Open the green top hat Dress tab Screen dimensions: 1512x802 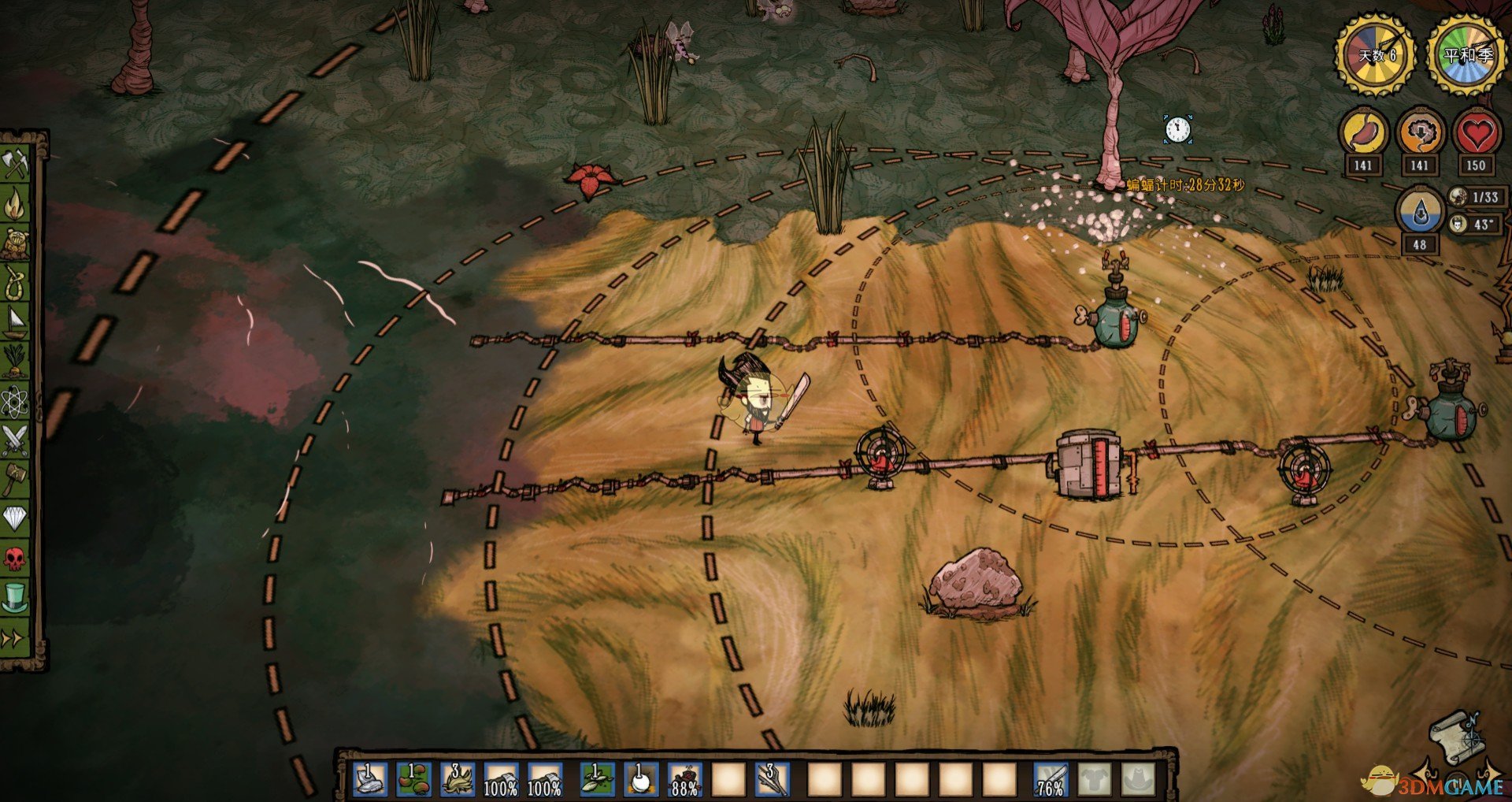coord(15,597)
